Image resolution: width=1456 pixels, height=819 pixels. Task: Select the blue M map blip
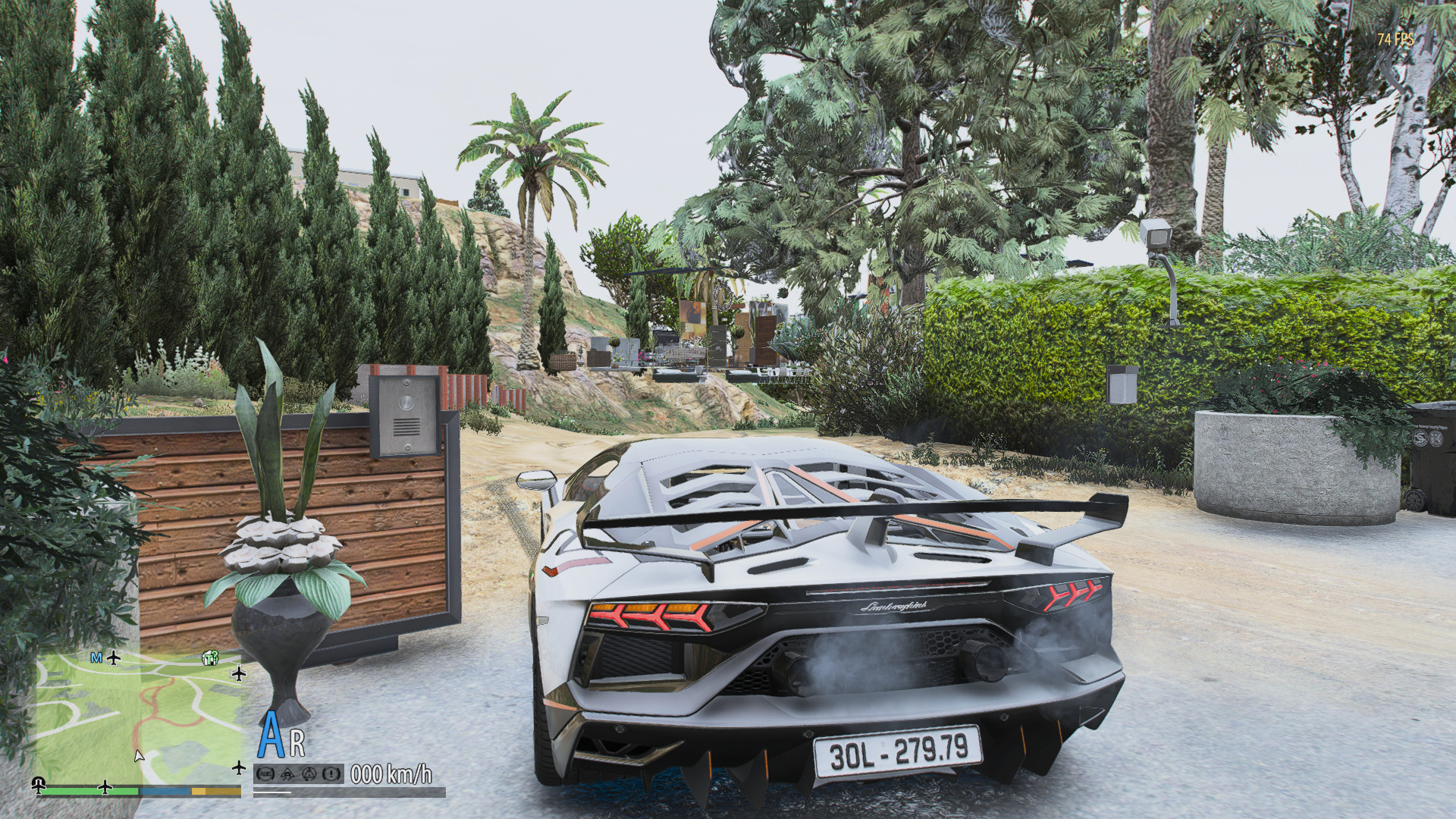(x=96, y=657)
